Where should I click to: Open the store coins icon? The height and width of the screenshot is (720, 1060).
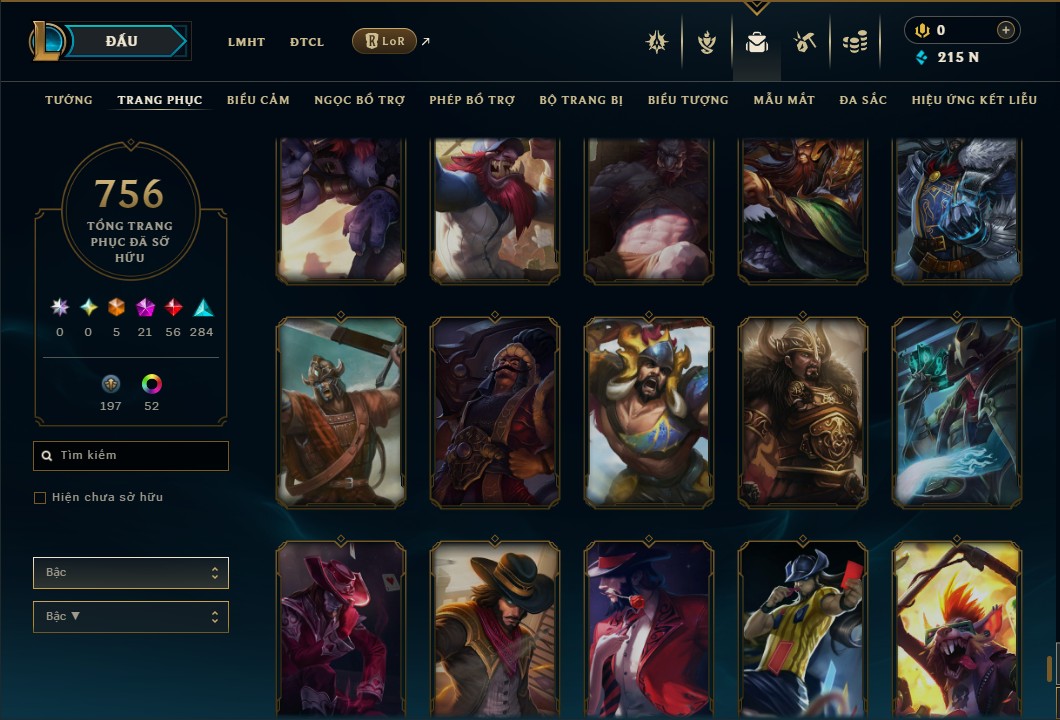pyautogui.click(x=854, y=42)
